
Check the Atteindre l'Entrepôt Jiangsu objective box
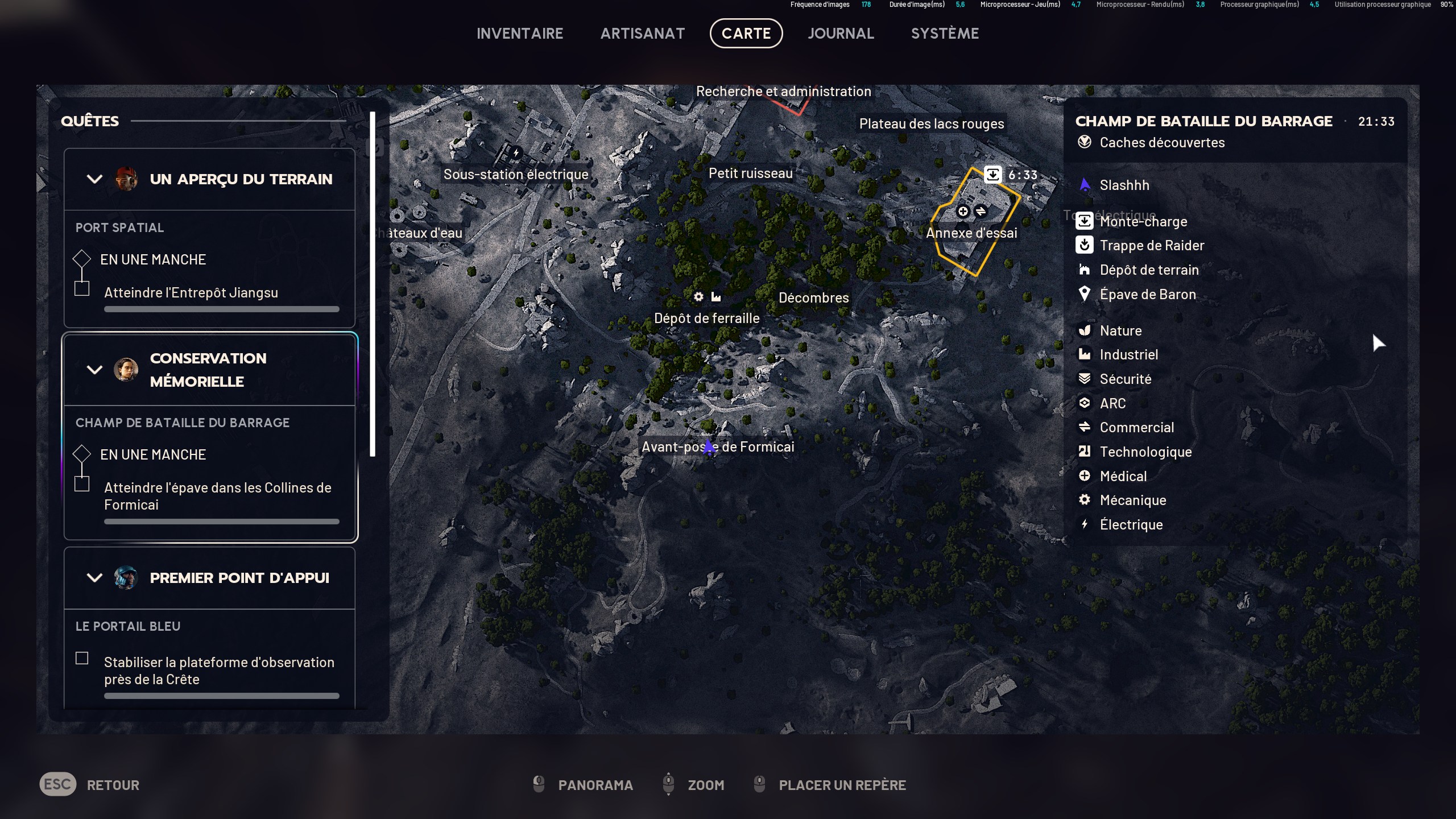tap(82, 288)
